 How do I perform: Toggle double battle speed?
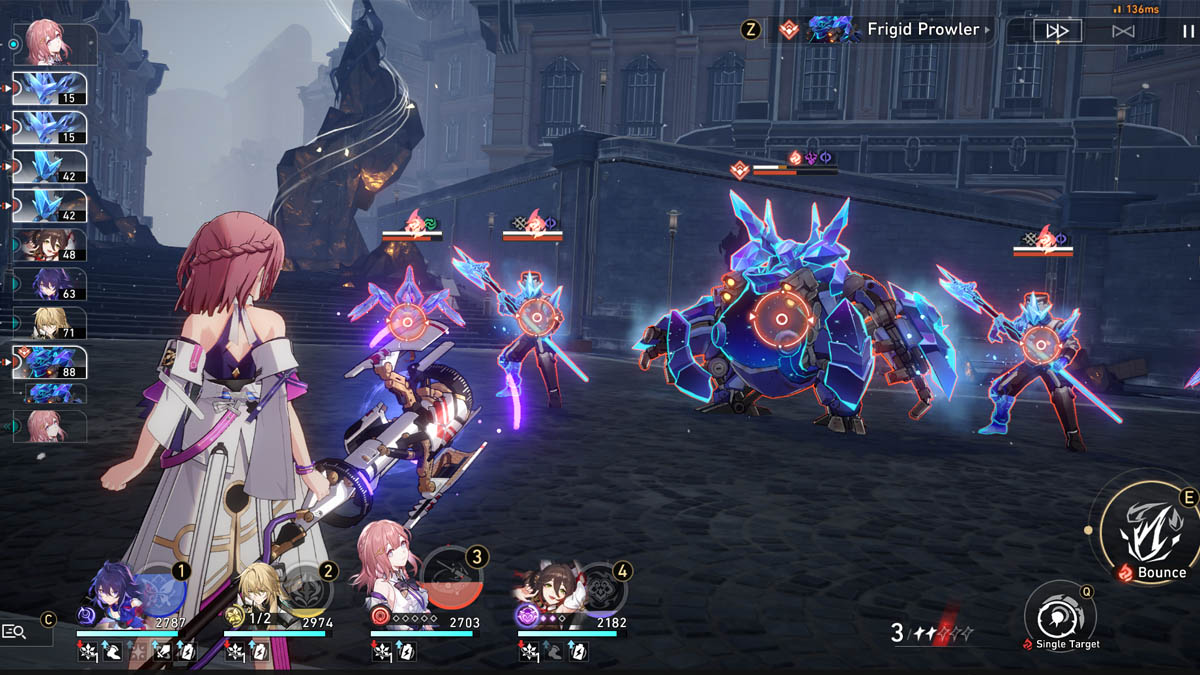point(1057,31)
